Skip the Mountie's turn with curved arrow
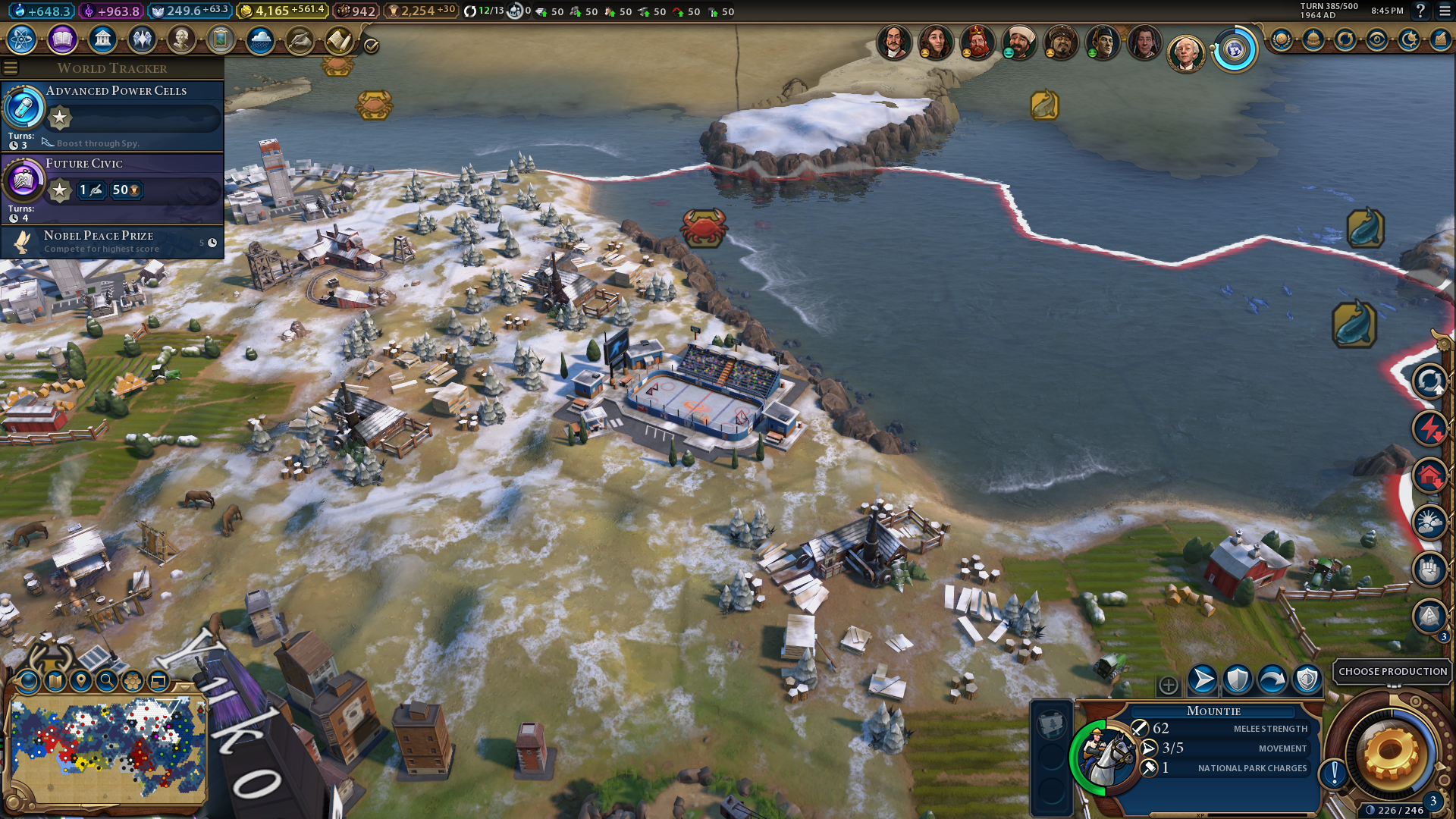Screen dimensions: 1456x819 coord(1272,679)
